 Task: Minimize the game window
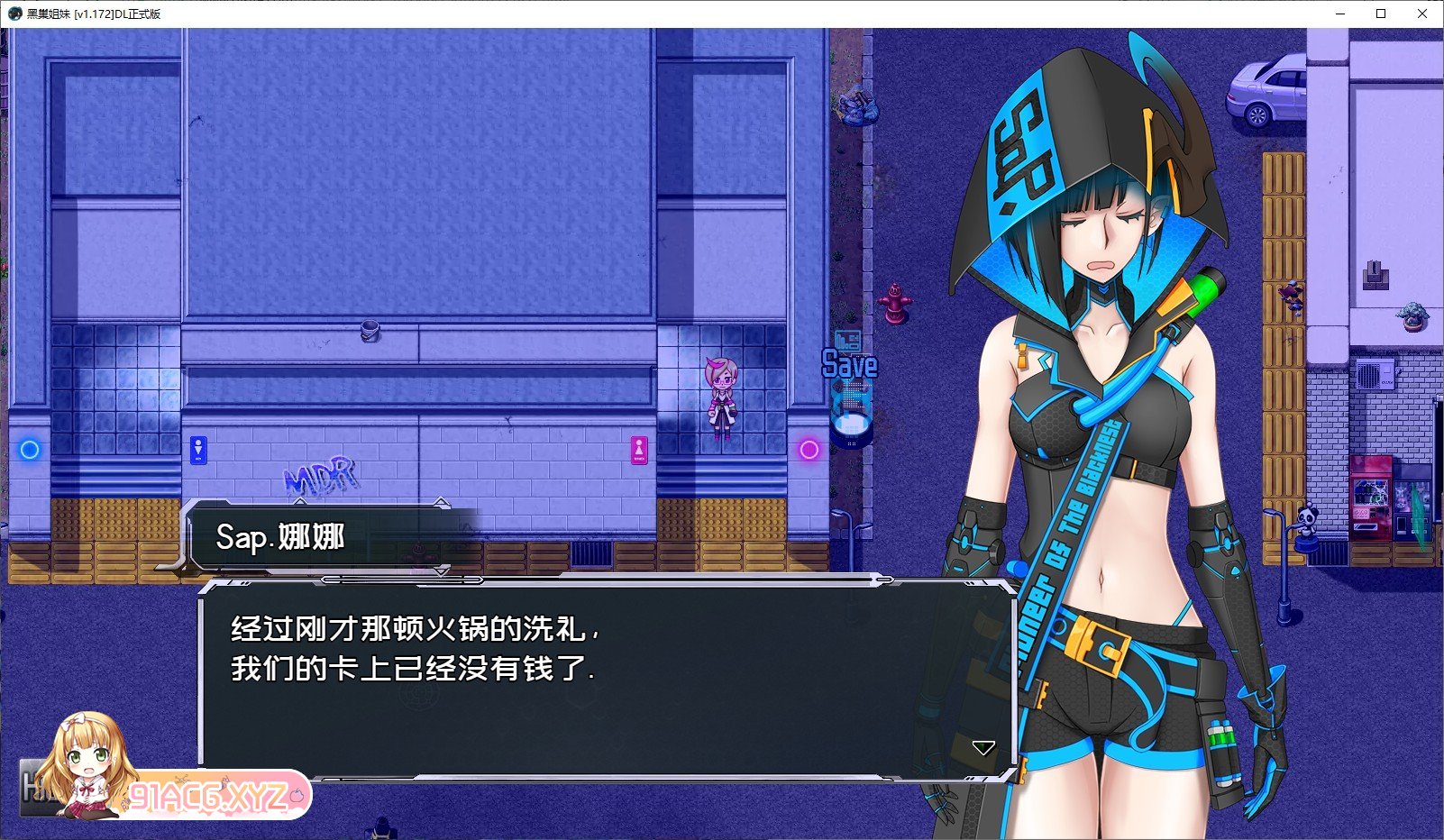(1339, 14)
